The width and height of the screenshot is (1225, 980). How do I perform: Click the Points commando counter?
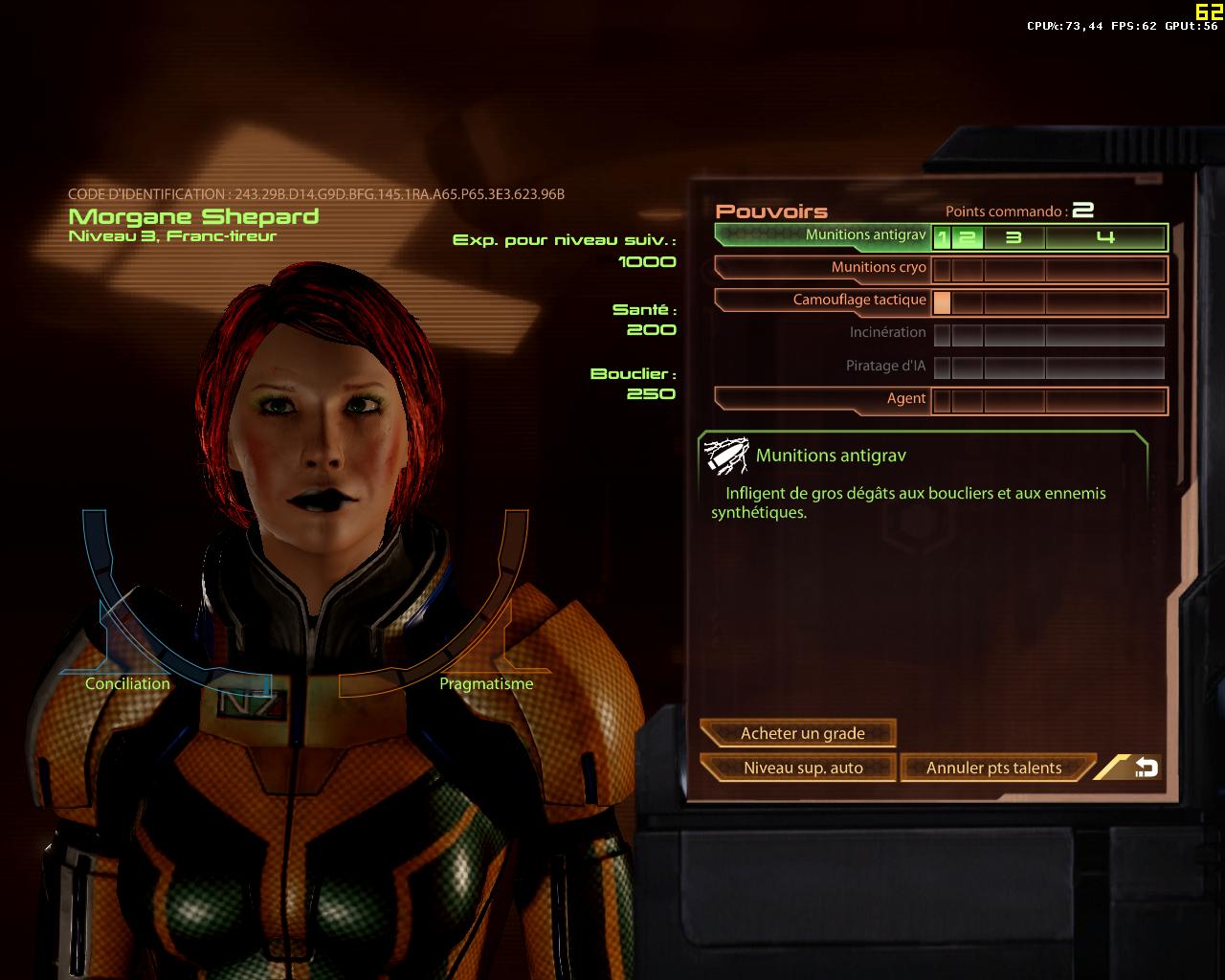(x=1017, y=212)
